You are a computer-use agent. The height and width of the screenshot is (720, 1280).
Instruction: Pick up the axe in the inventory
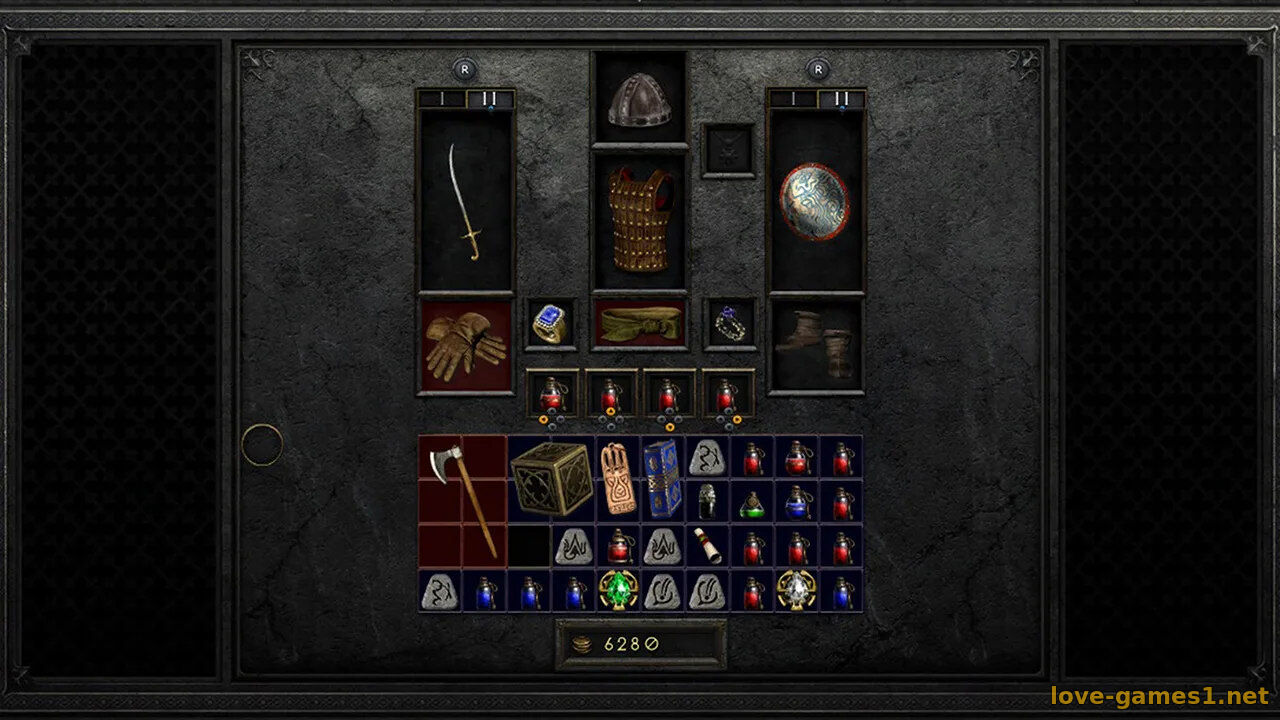point(463,500)
